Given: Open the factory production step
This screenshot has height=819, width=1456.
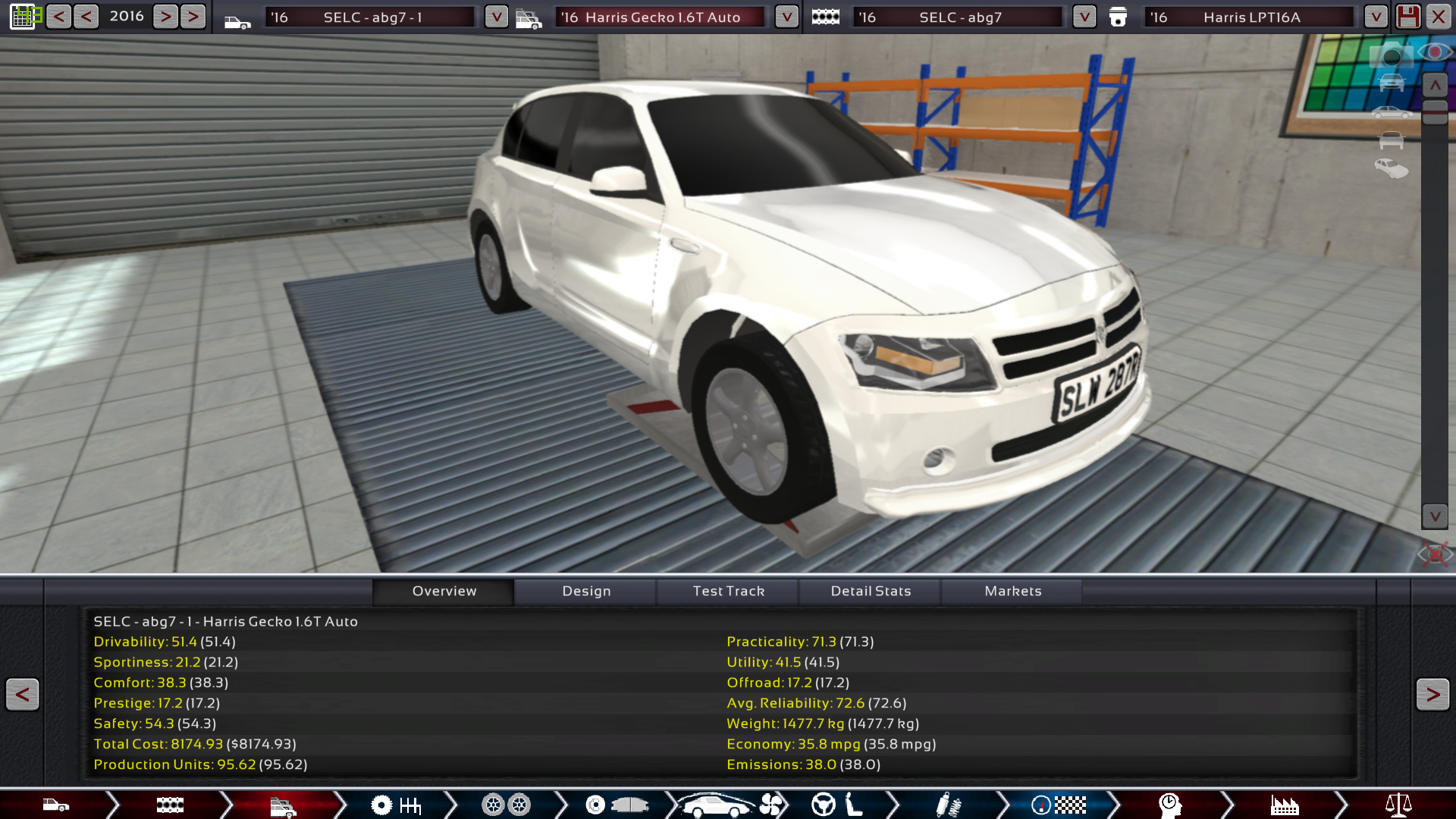Looking at the screenshot, I should tap(1284, 805).
